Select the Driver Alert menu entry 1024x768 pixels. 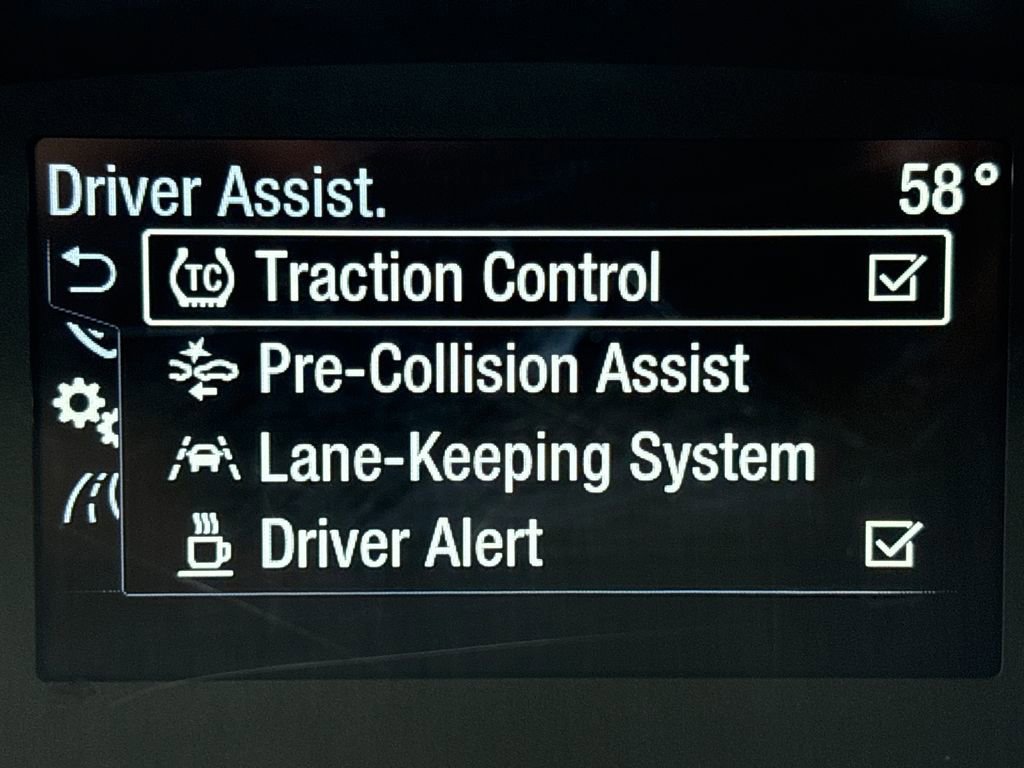[x=400, y=545]
